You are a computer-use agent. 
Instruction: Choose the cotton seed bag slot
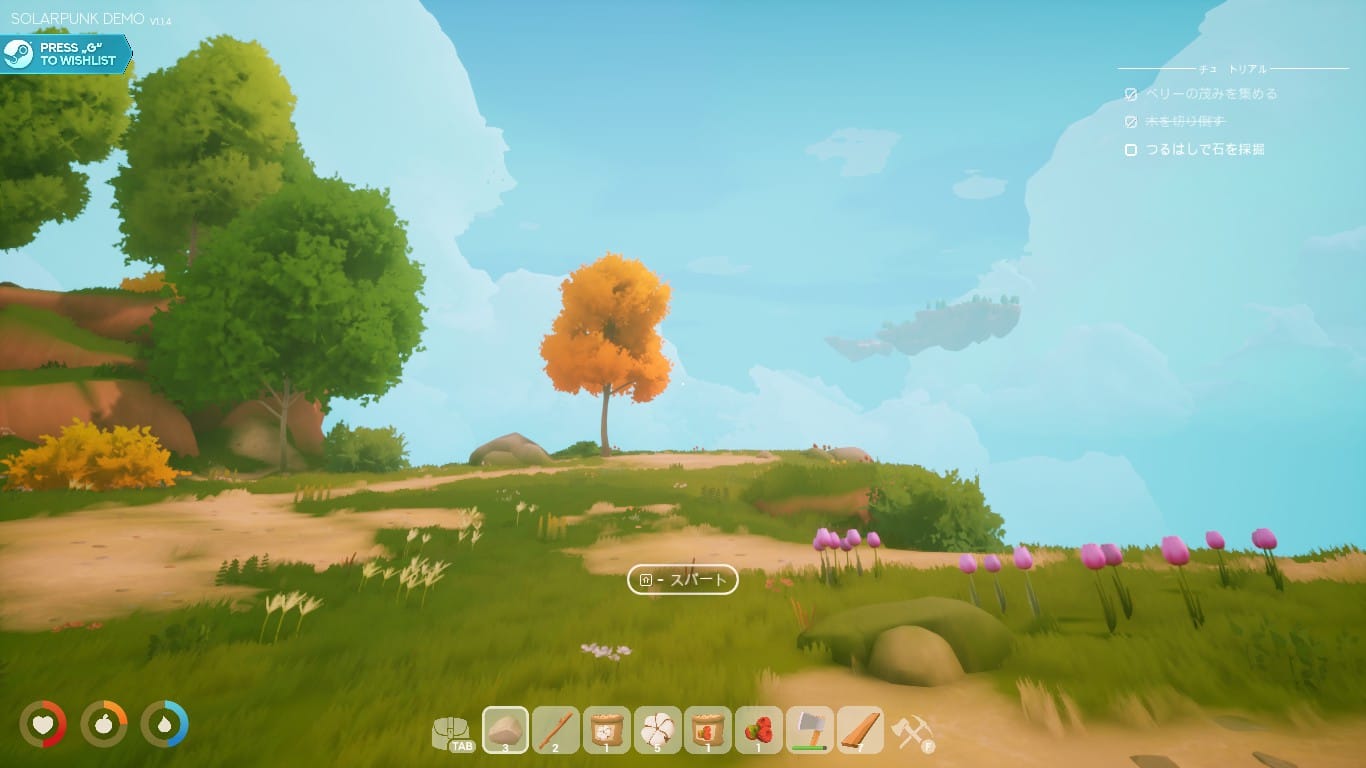(607, 730)
